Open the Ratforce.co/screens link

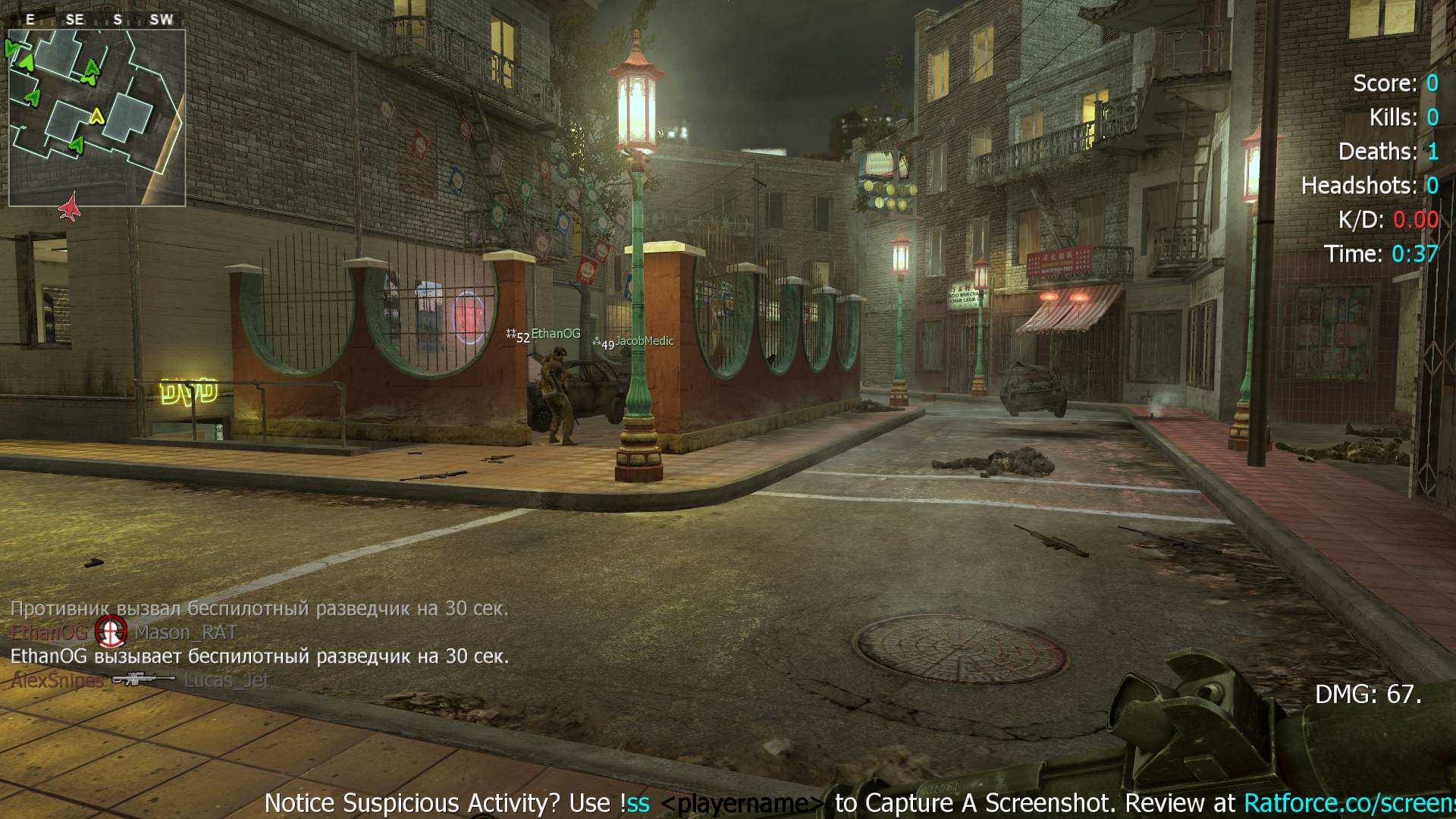click(x=1349, y=802)
